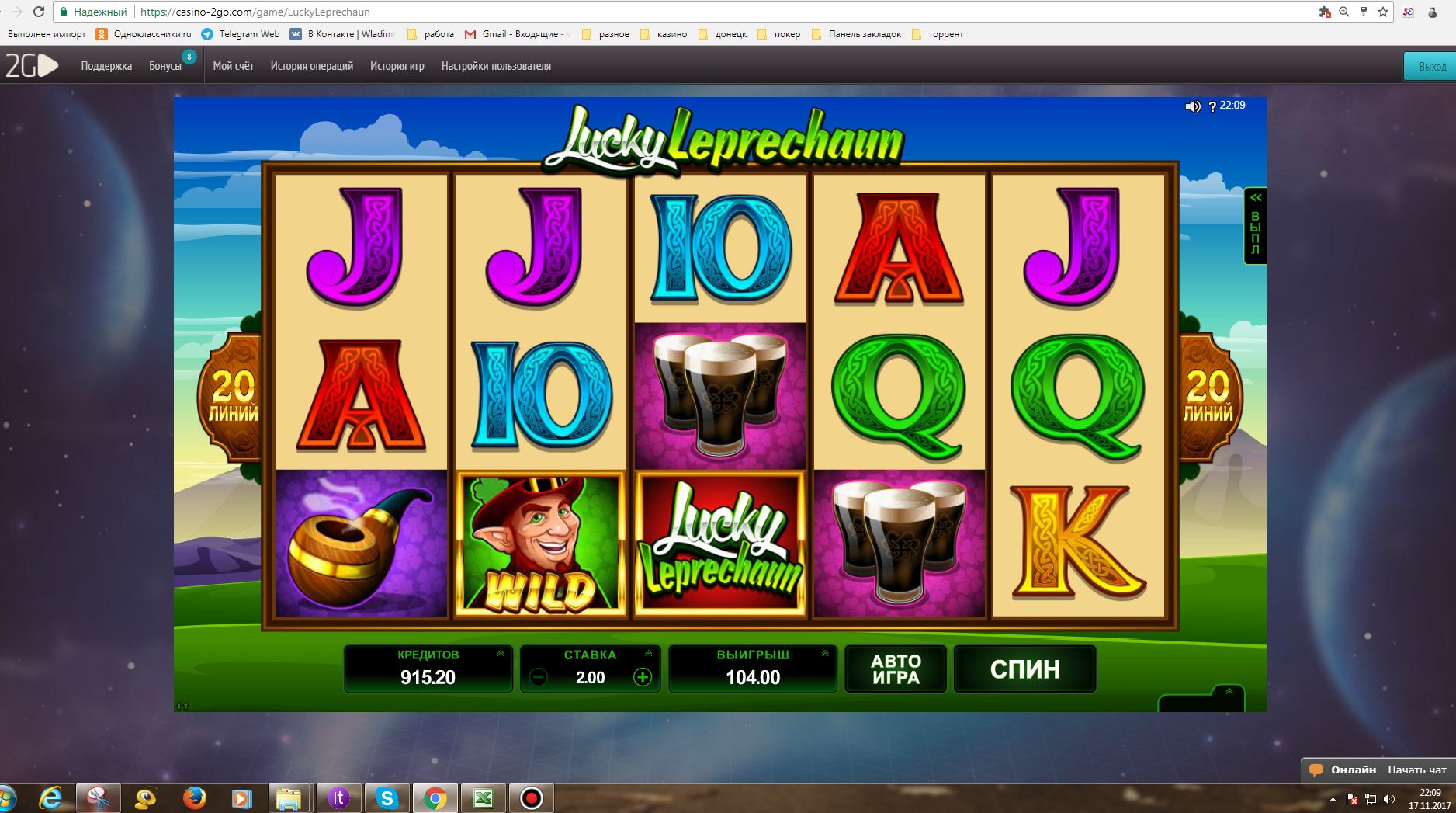Viewport: 1456px width, 813px height.
Task: Decrease the bet with minus button
Action: tap(538, 677)
